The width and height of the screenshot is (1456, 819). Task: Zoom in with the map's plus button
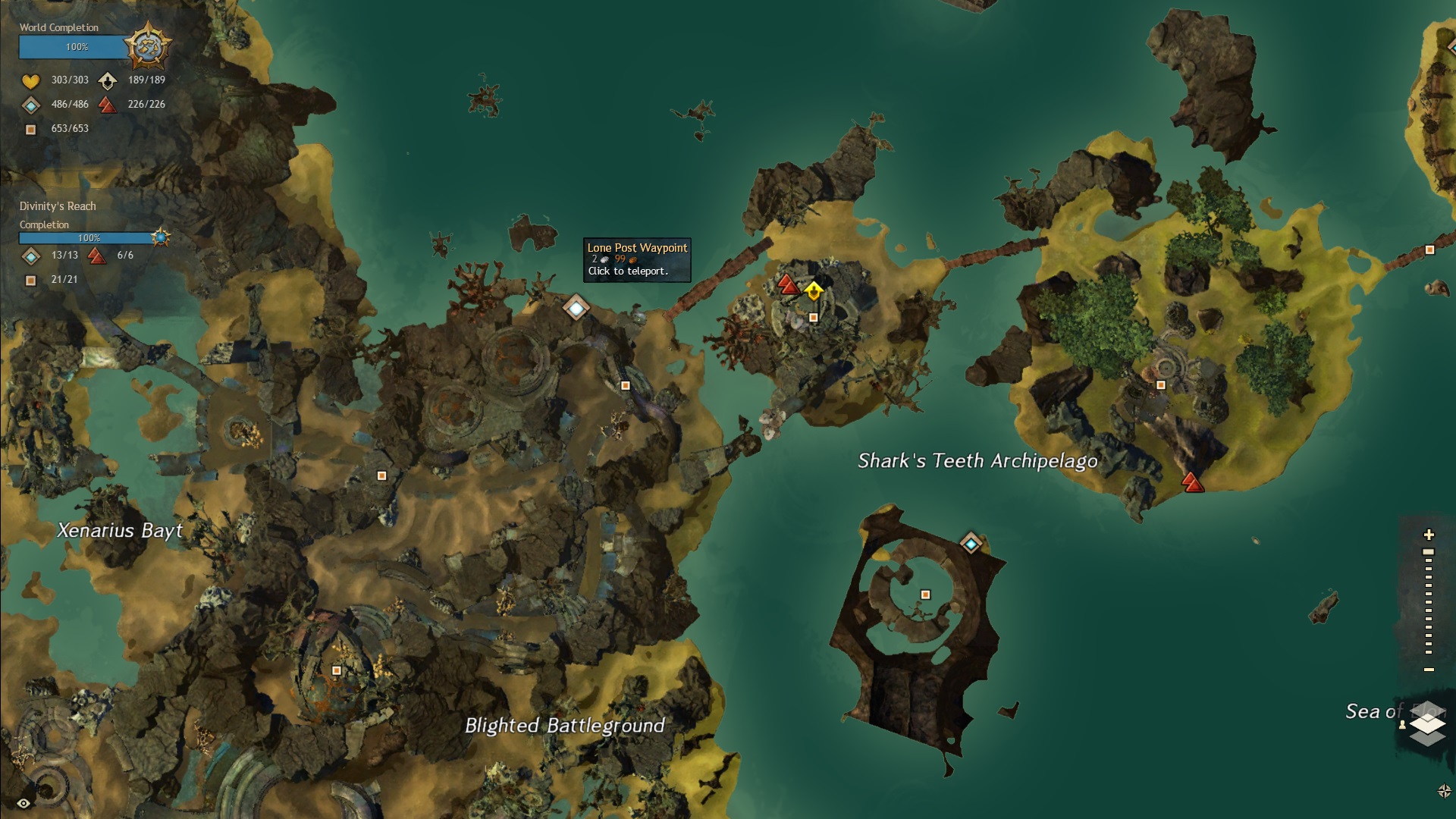[1429, 535]
